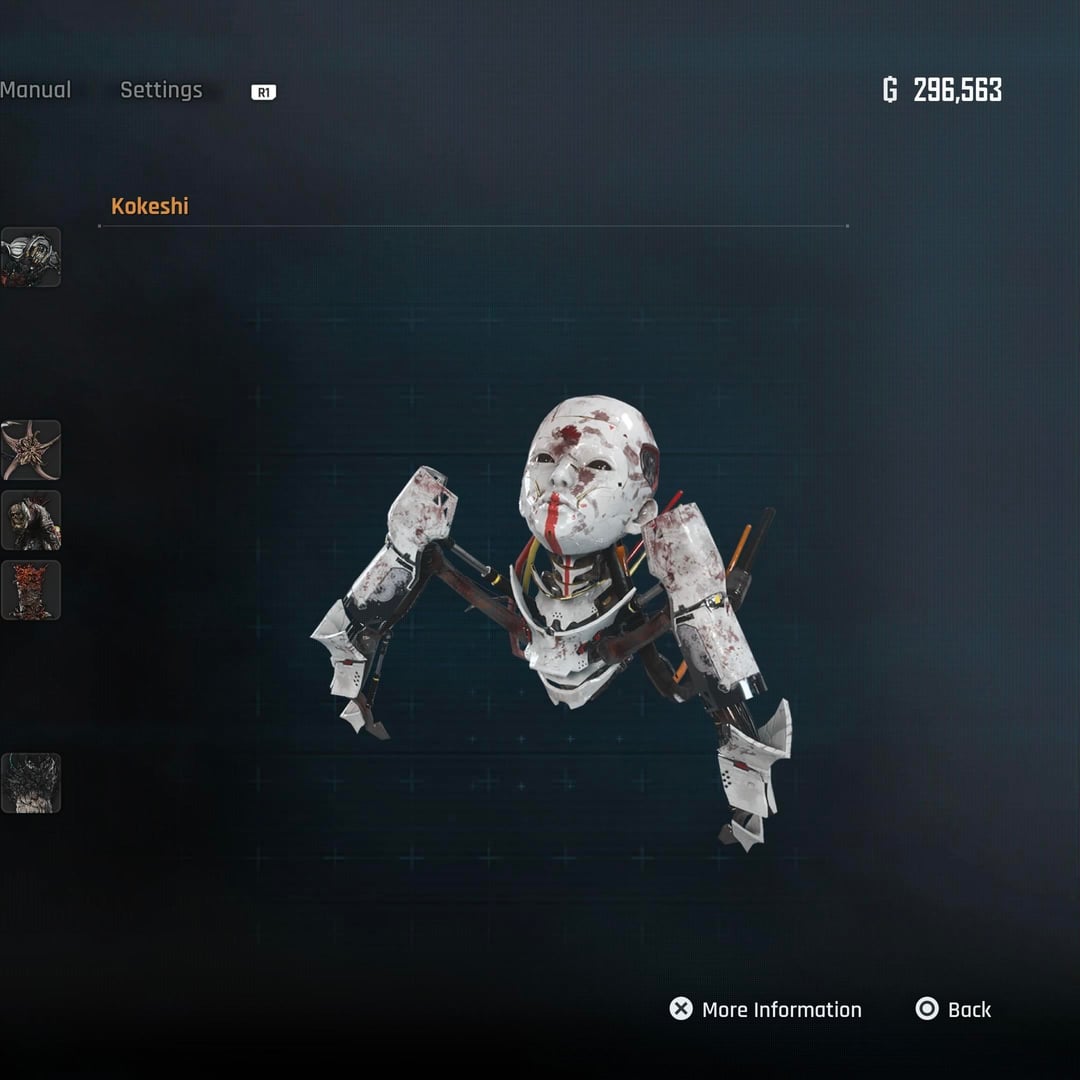
Task: Open the Settings tab
Action: (161, 90)
